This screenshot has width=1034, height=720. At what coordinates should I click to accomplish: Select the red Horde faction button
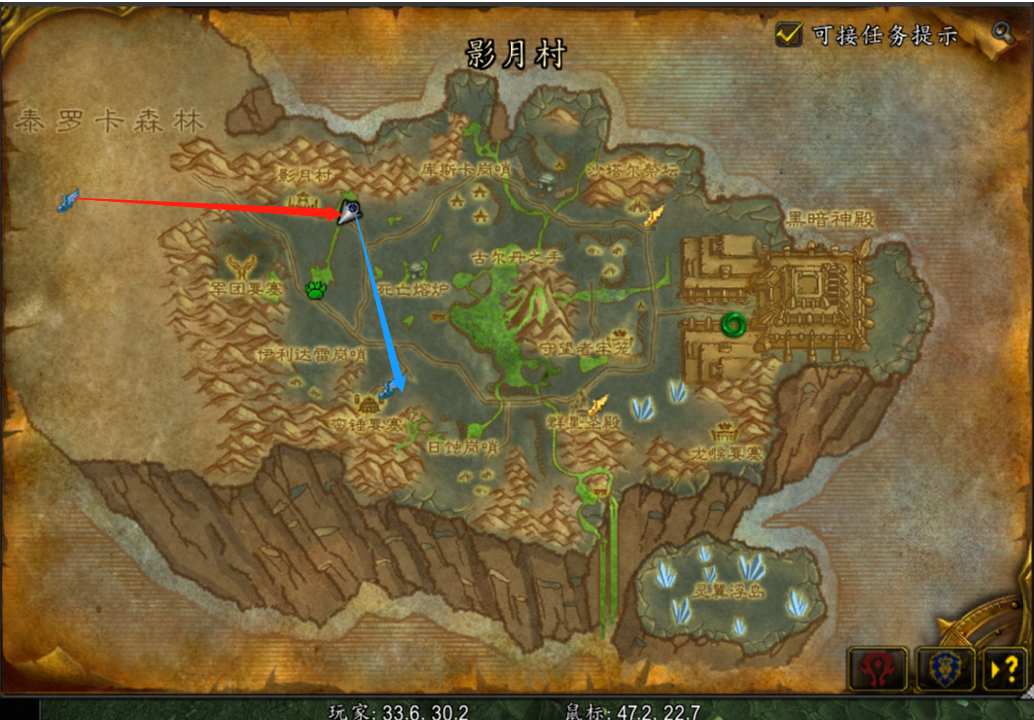coord(878,667)
